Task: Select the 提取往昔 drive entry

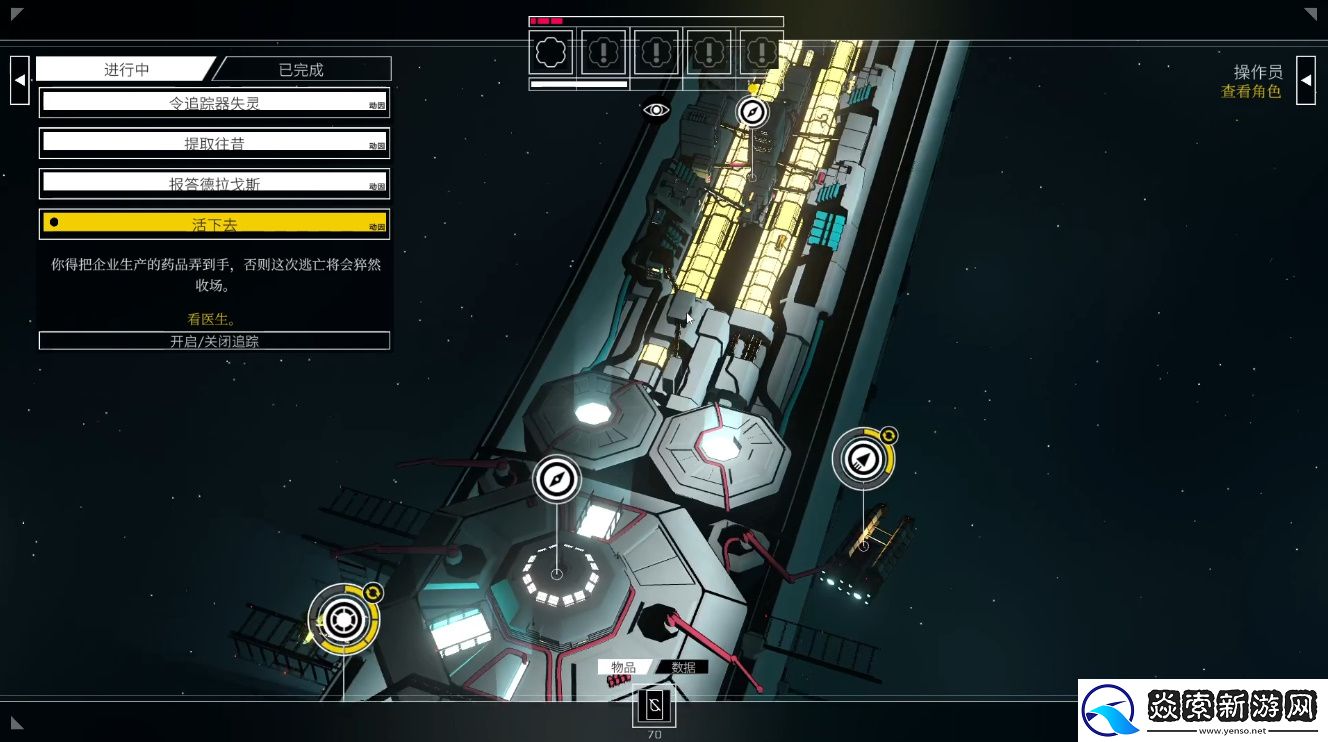Action: pos(214,143)
